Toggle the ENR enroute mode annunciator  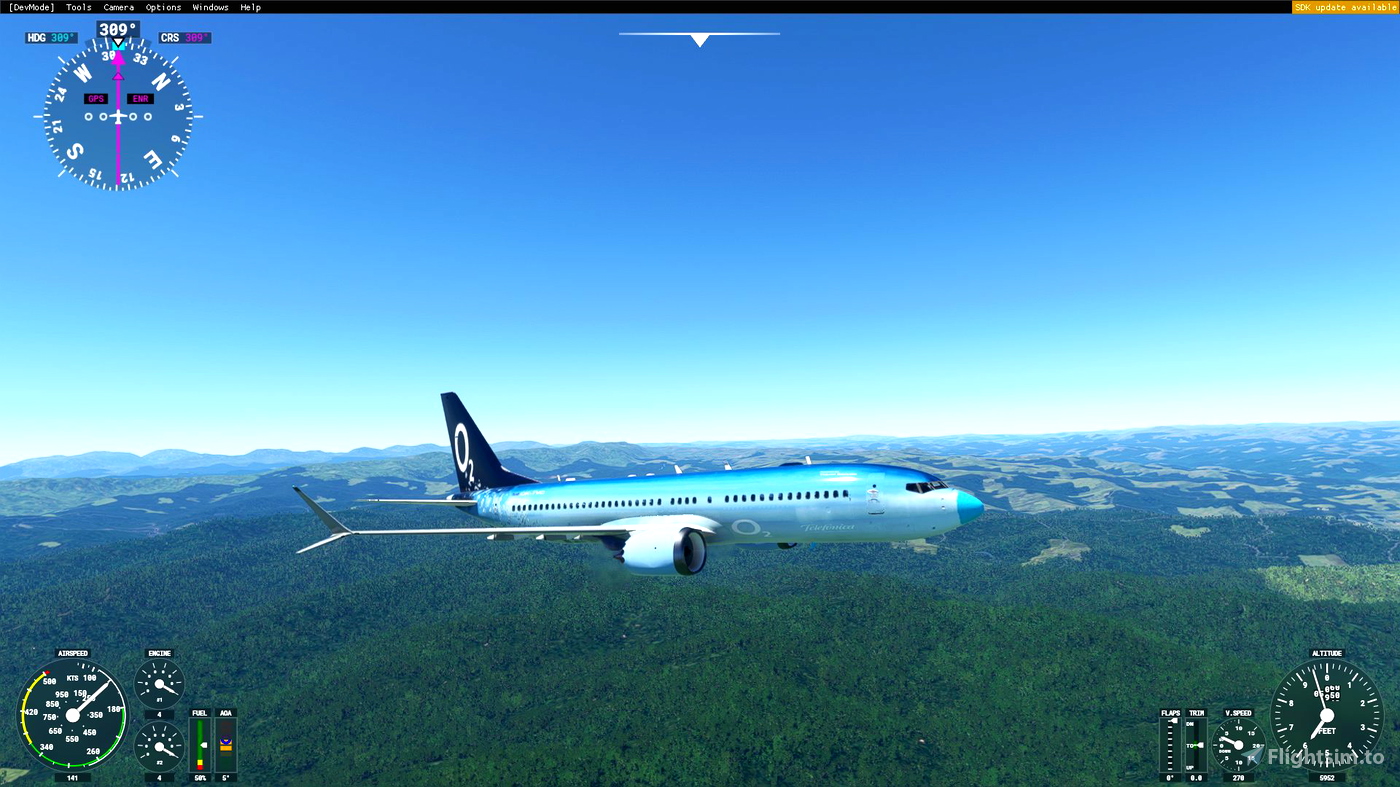[x=139, y=97]
